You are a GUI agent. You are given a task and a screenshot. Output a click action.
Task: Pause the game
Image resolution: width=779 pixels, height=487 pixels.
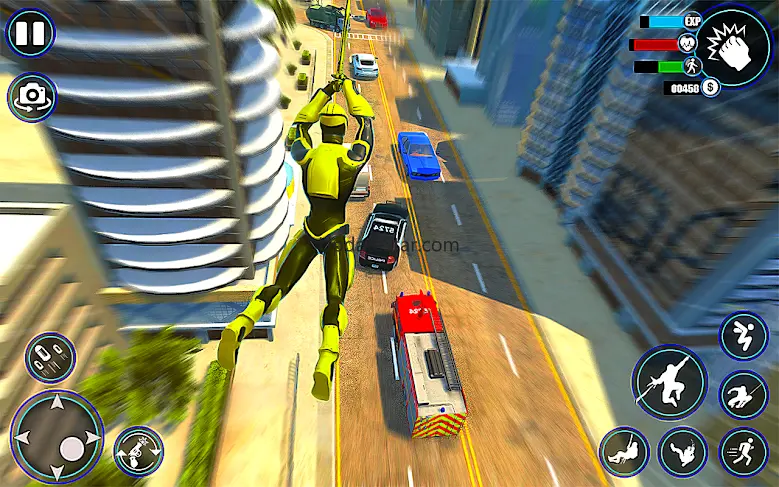(x=31, y=33)
